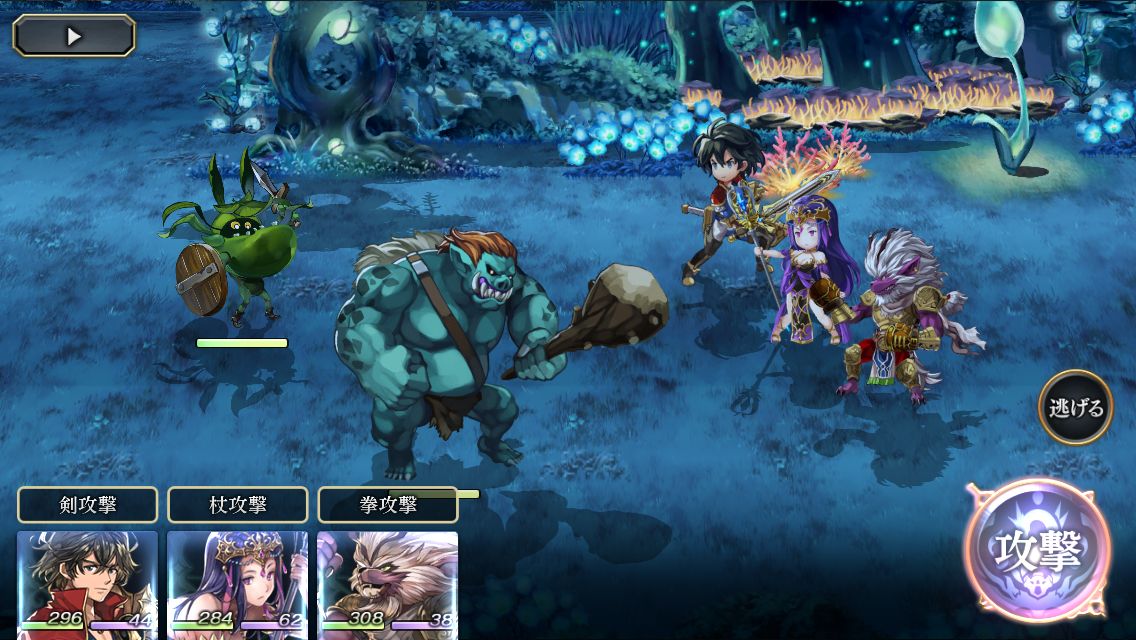Image resolution: width=1136 pixels, height=640 pixels.
Task: Choose the 剣攻撃 sword attack command
Action: [x=88, y=505]
